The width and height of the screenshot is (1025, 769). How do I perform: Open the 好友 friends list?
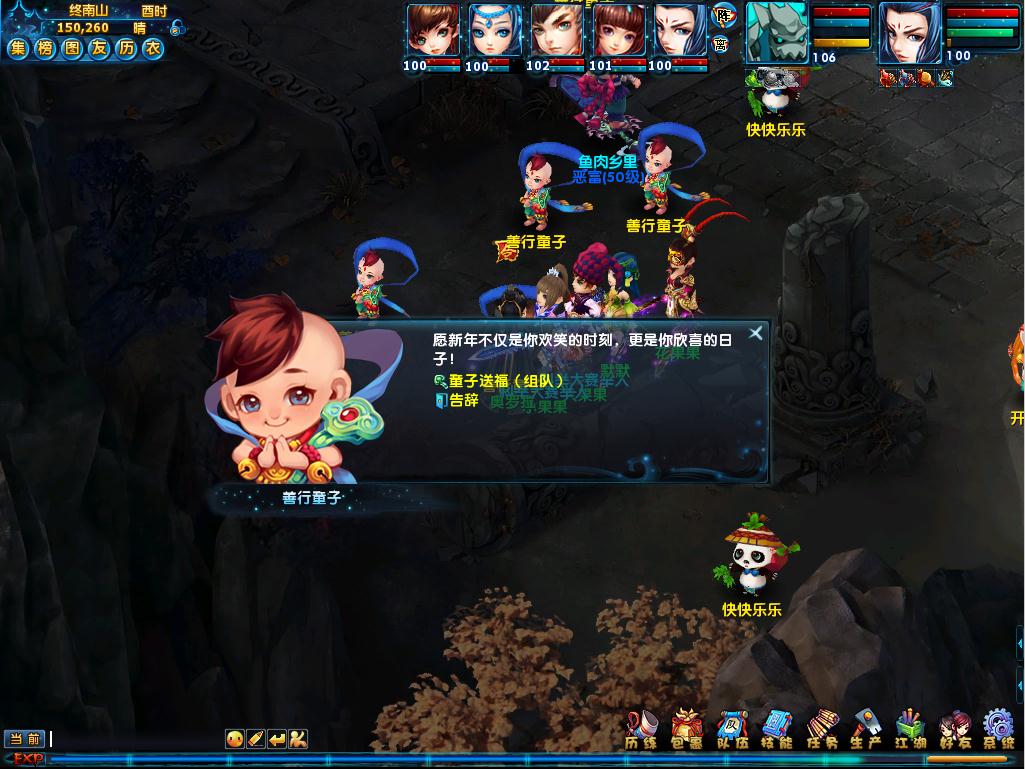[954, 730]
